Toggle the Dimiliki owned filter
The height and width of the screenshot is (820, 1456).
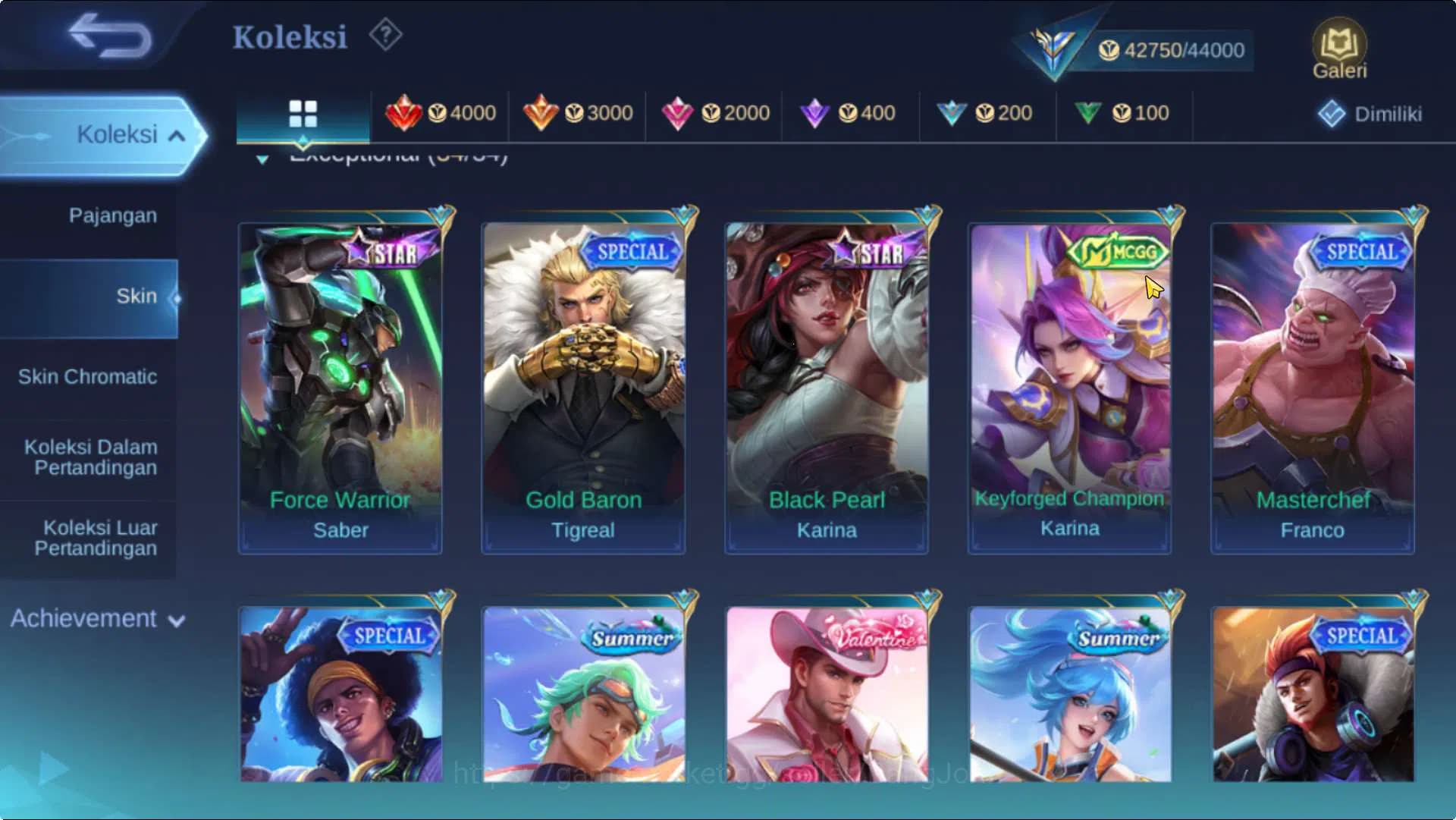pyautogui.click(x=1370, y=114)
